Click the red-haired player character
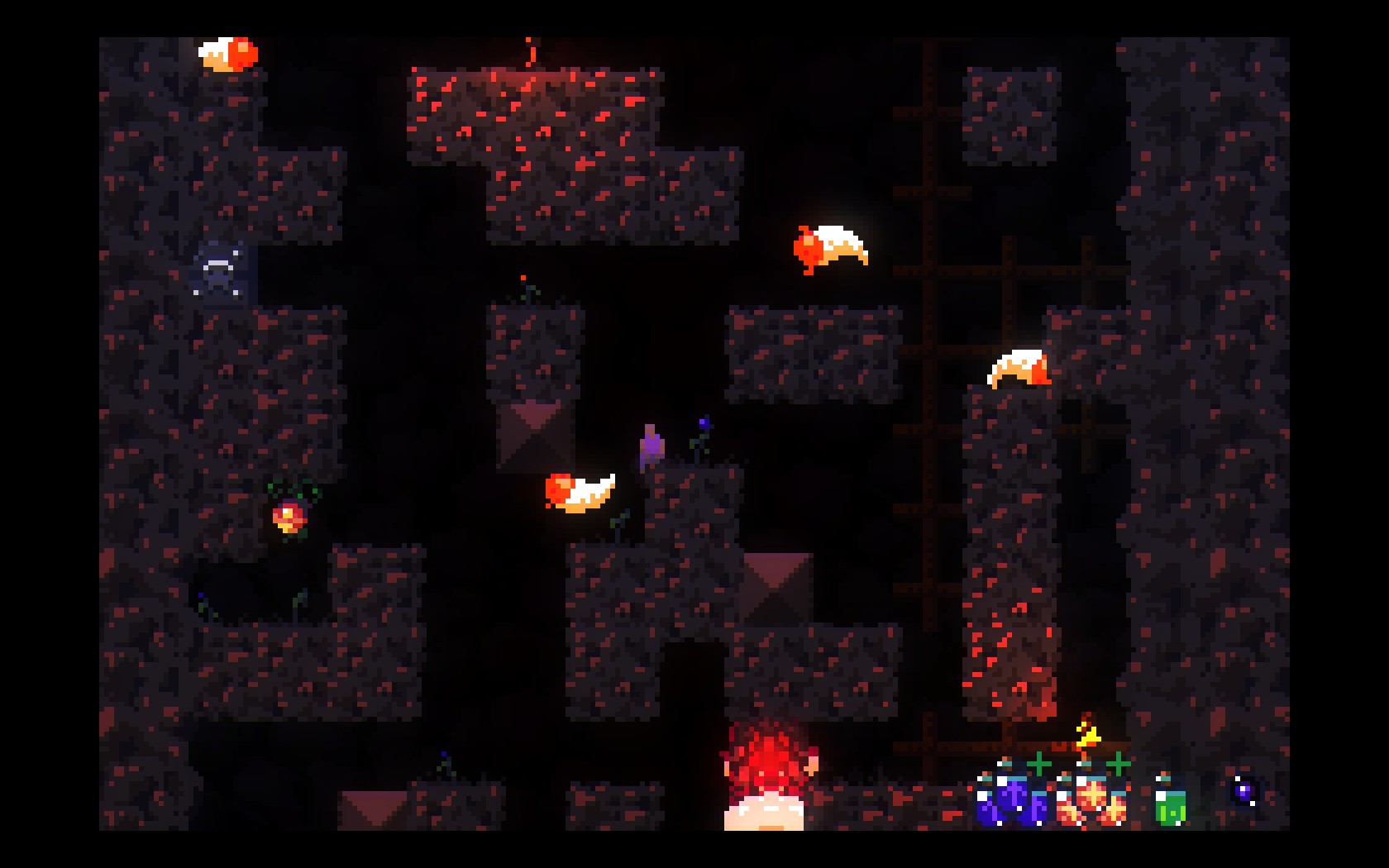The height and width of the screenshot is (868, 1389). [x=765, y=777]
